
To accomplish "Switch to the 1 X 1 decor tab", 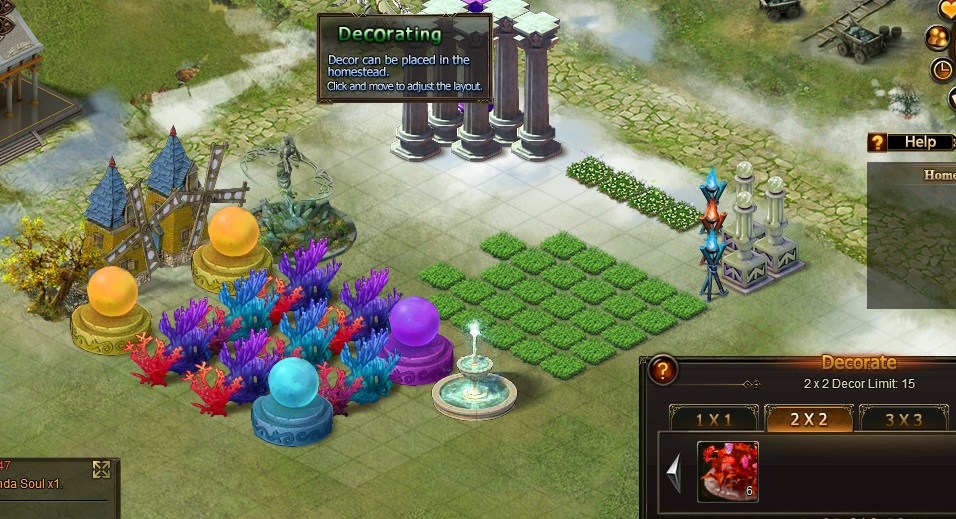I will point(714,419).
